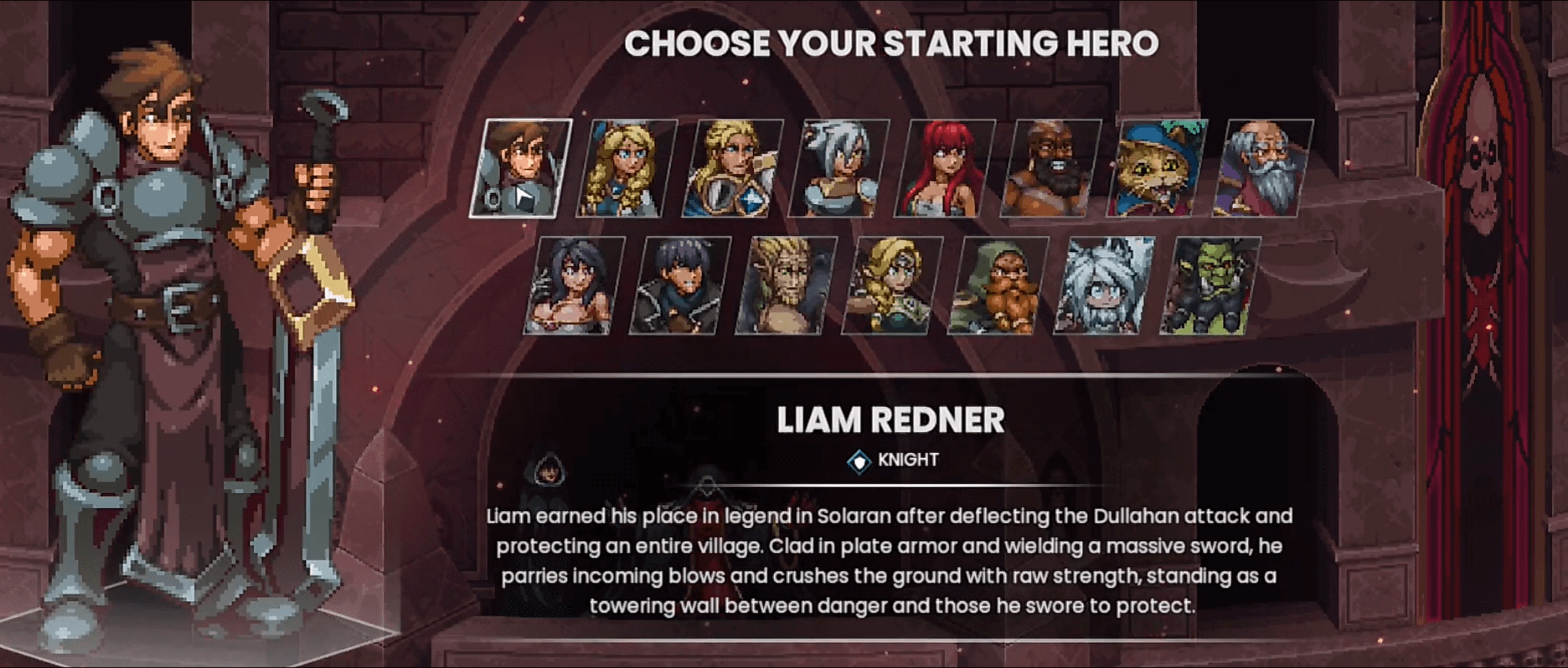Select the short silver-haired armored woman
This screenshot has width=1568, height=668.
[x=838, y=168]
